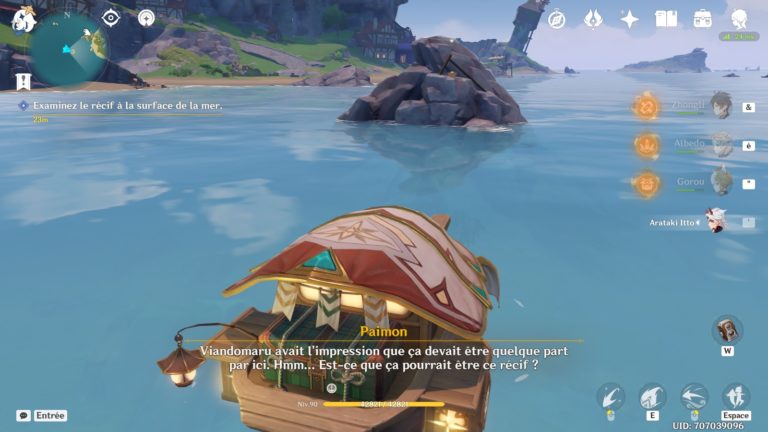The height and width of the screenshot is (432, 768).
Task: Fire the boat's skill marked E
Action: 652,397
